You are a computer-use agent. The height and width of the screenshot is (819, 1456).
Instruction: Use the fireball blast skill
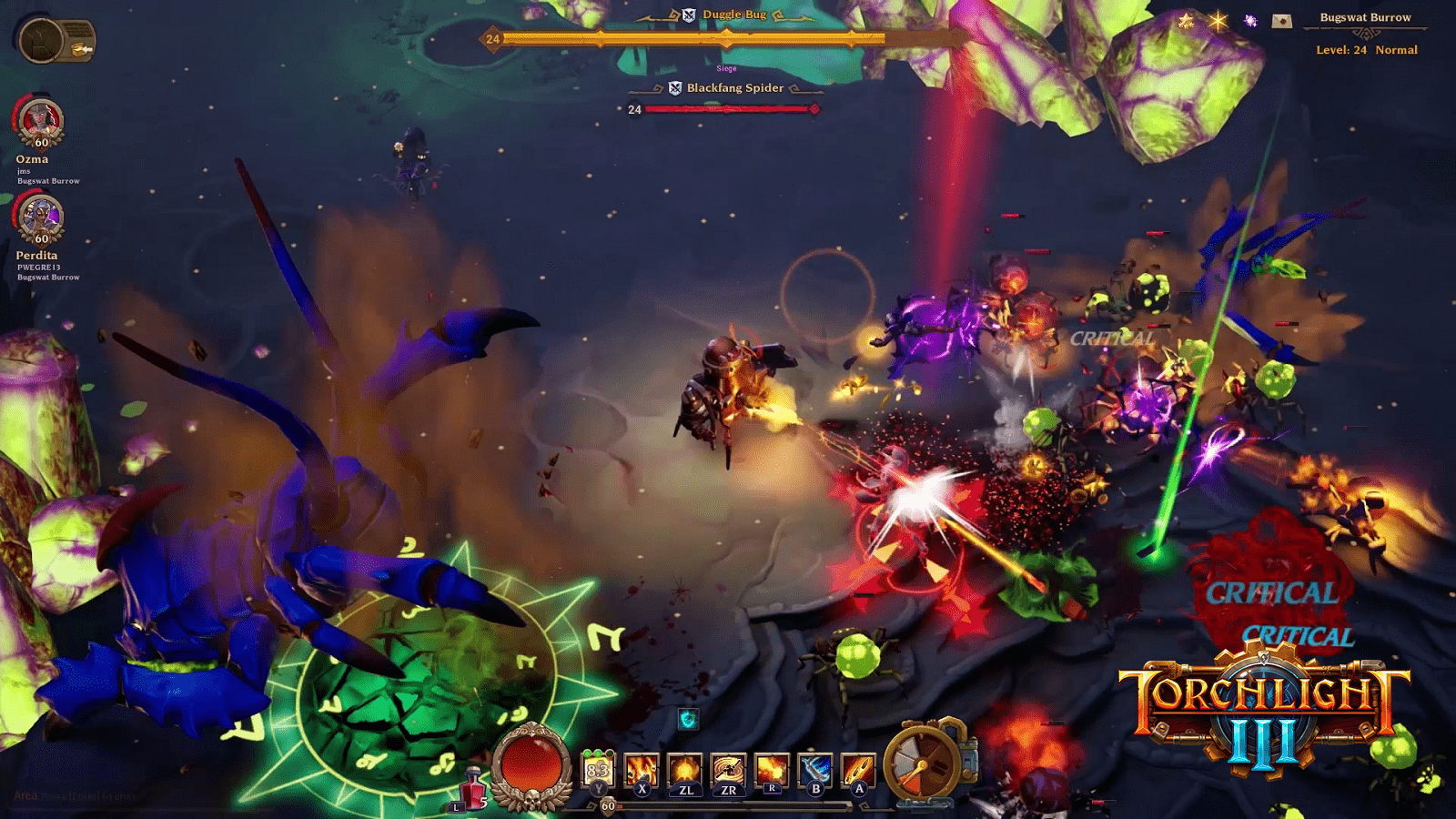772,770
